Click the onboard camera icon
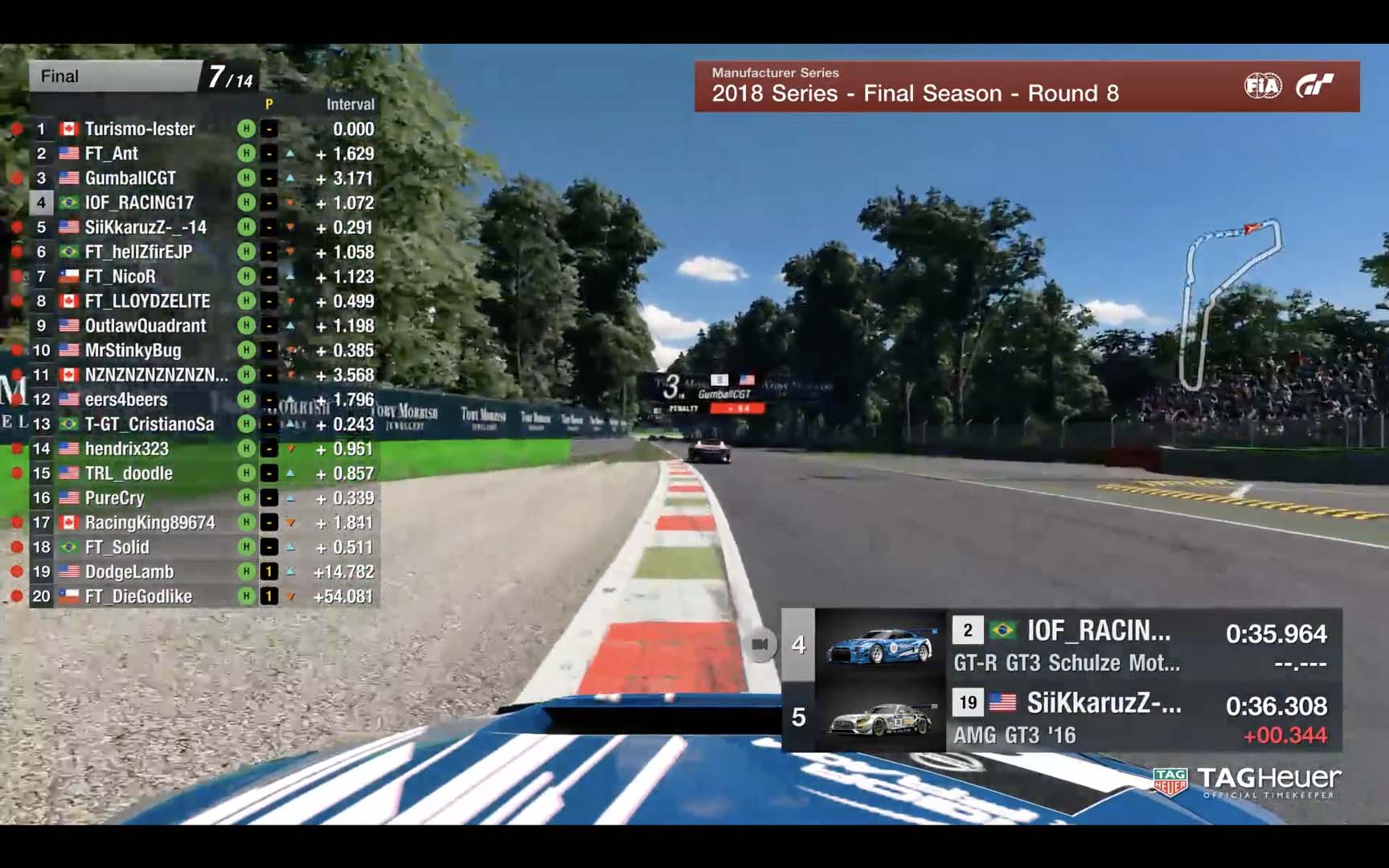This screenshot has width=1389, height=868. (760, 645)
